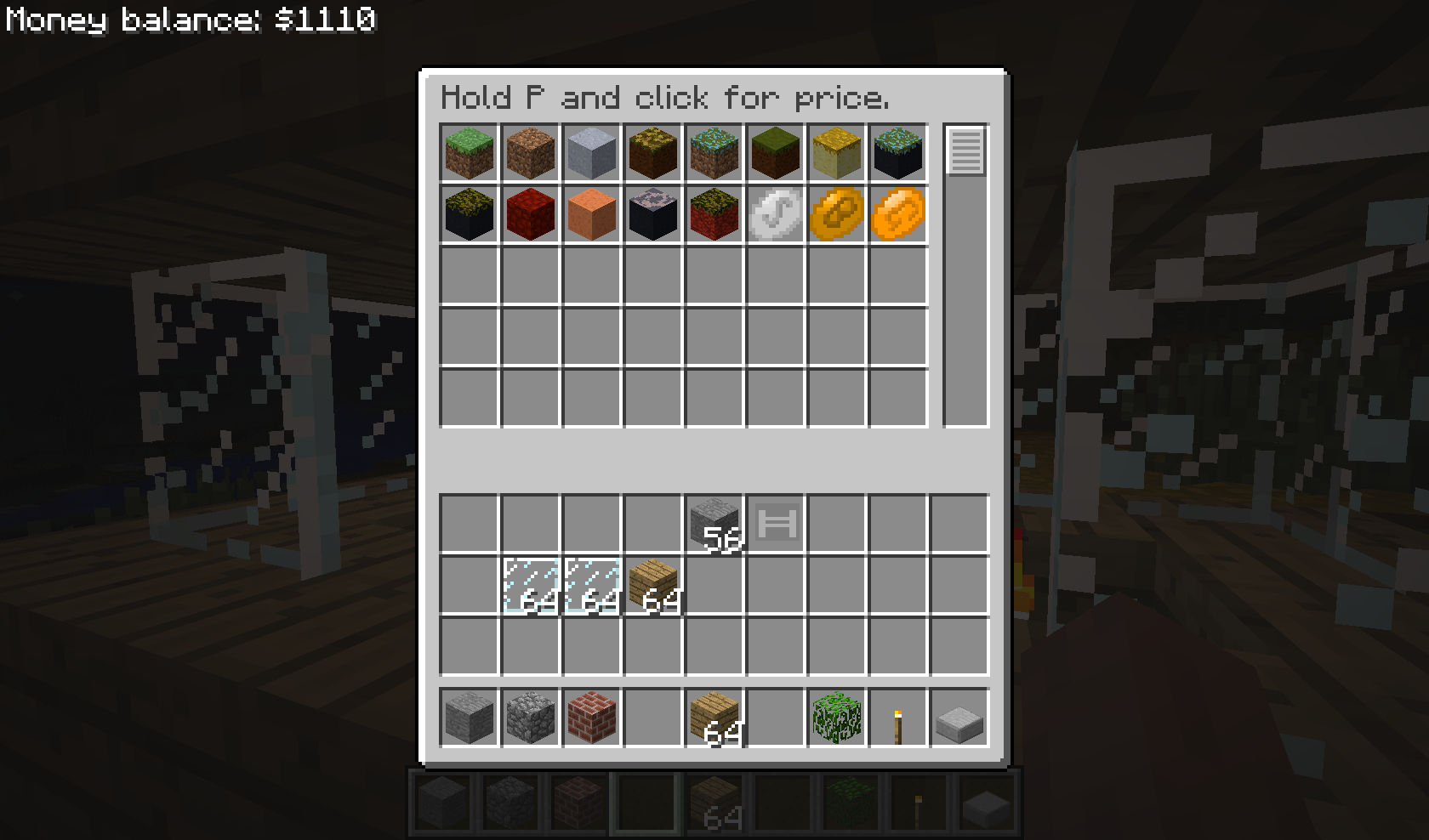Screen dimensions: 1429x840
Task: Pick the wooden planks stack beside the glass
Action: (x=653, y=585)
